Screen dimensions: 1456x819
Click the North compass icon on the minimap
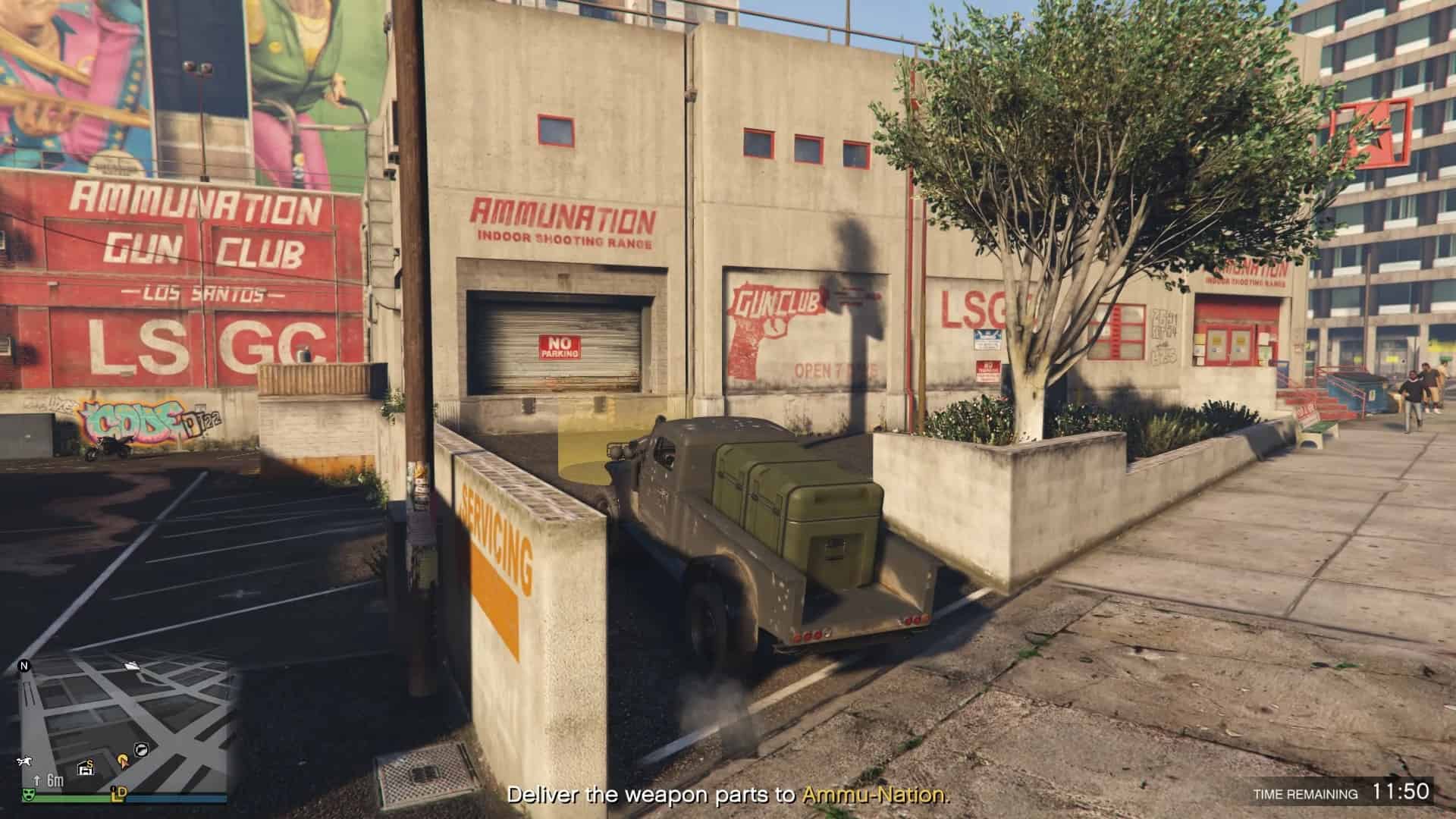click(24, 667)
